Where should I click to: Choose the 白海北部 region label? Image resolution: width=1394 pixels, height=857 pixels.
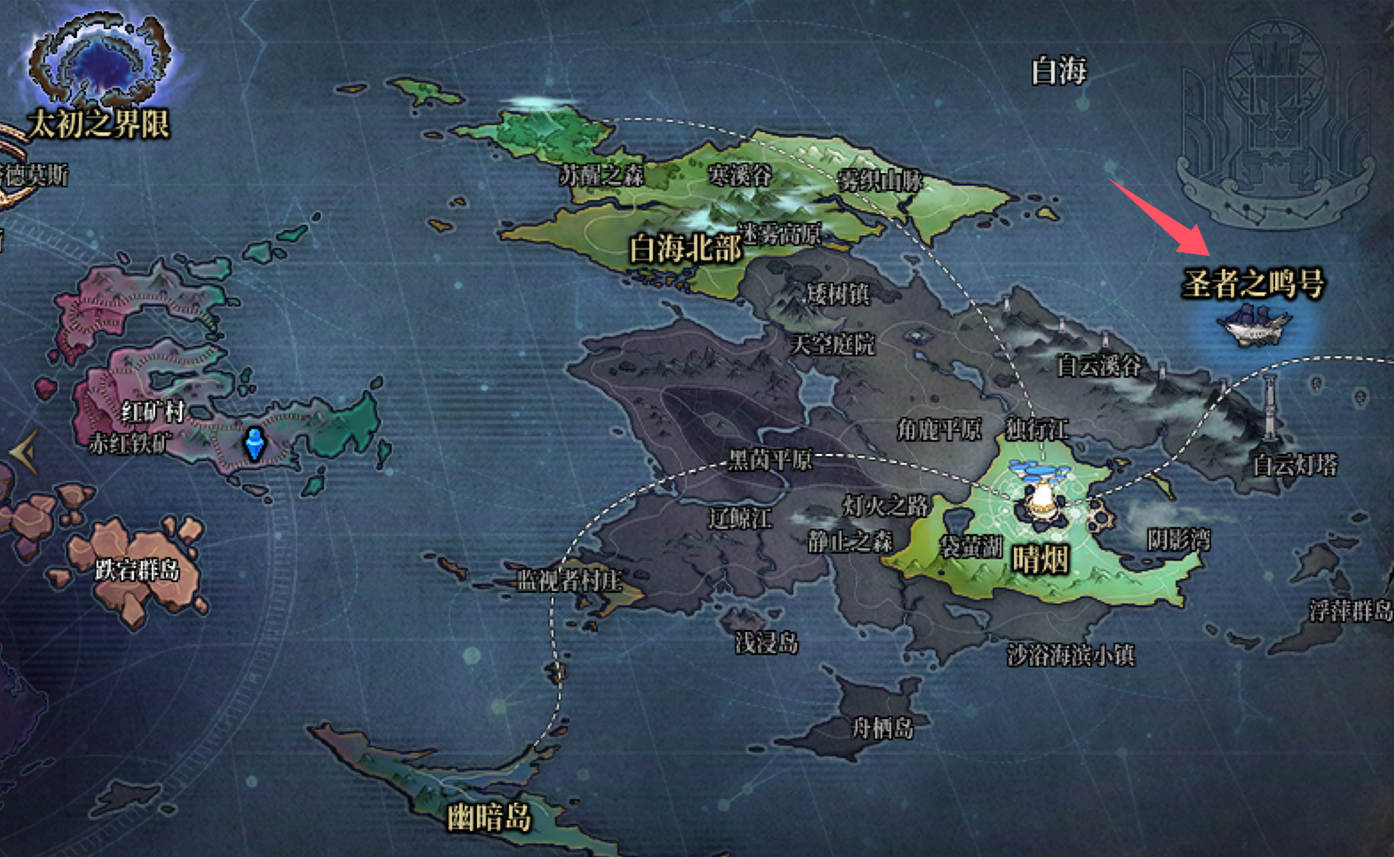pos(686,249)
